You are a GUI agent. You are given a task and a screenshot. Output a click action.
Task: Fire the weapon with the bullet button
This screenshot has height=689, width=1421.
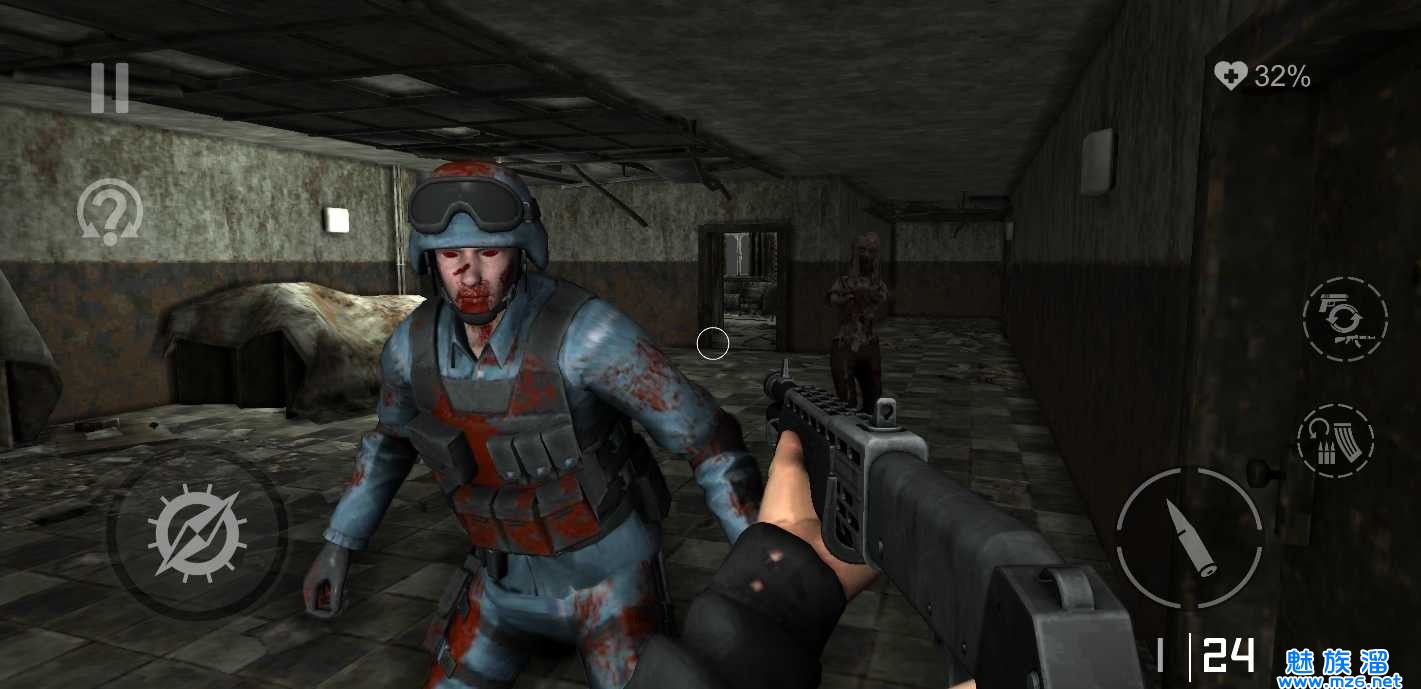pos(1189,537)
